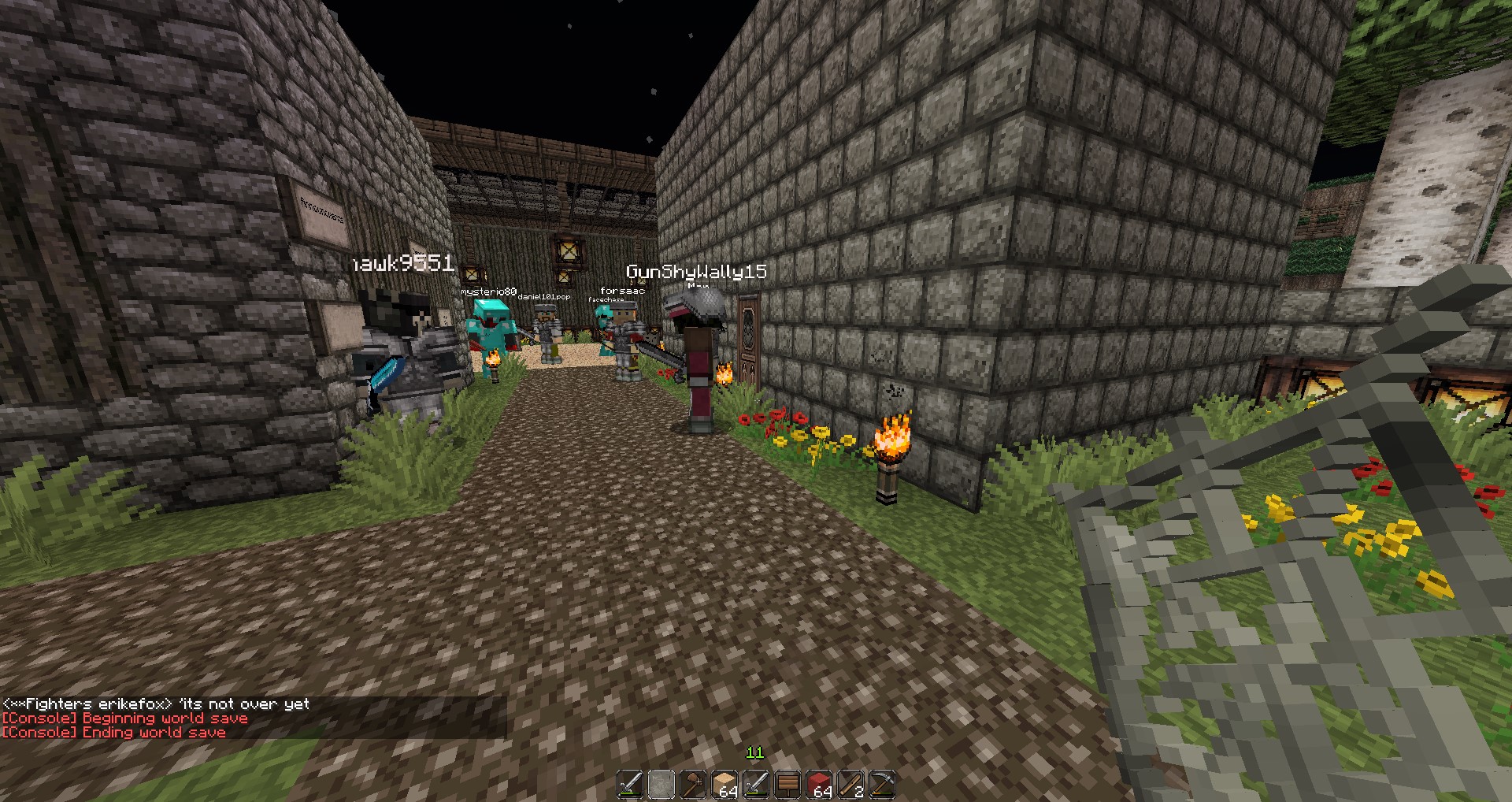Select the two sticks hotbar slot
The width and height of the screenshot is (1512, 802).
point(850,785)
